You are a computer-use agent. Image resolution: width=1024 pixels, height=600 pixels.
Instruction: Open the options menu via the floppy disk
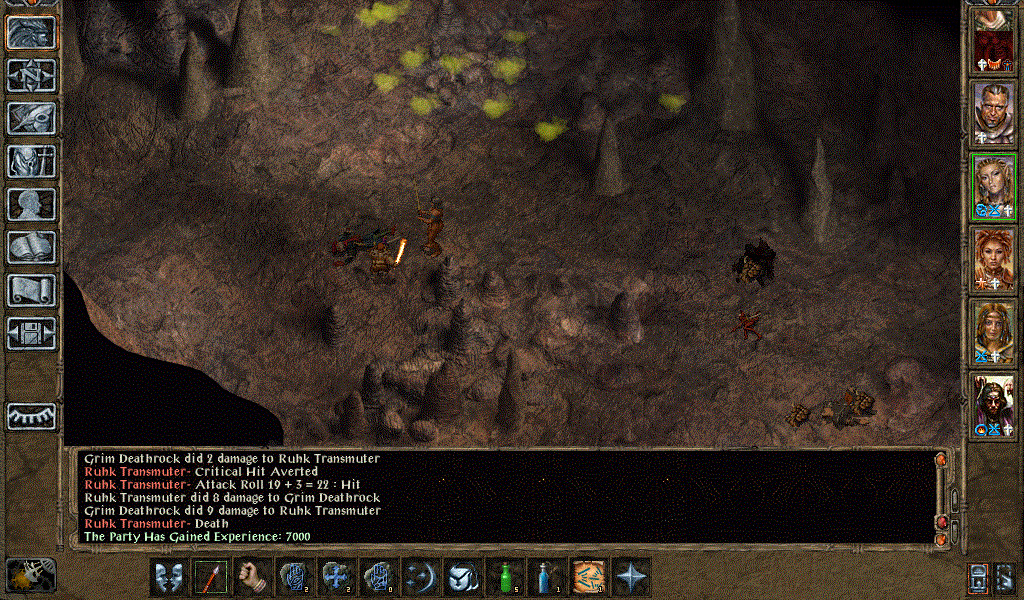(32, 333)
